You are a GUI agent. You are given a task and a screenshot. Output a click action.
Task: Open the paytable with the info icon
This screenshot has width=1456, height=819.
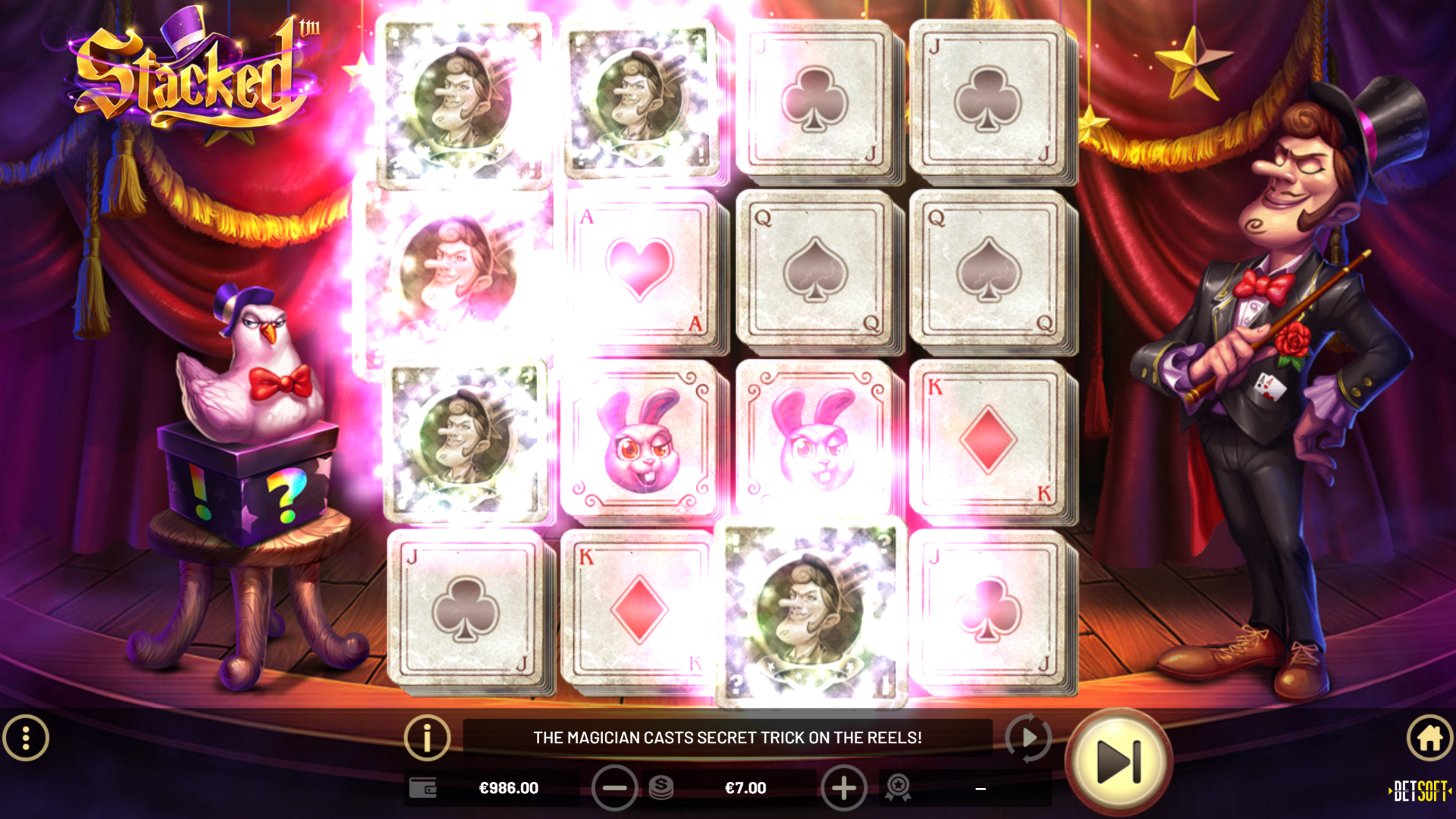click(x=427, y=736)
